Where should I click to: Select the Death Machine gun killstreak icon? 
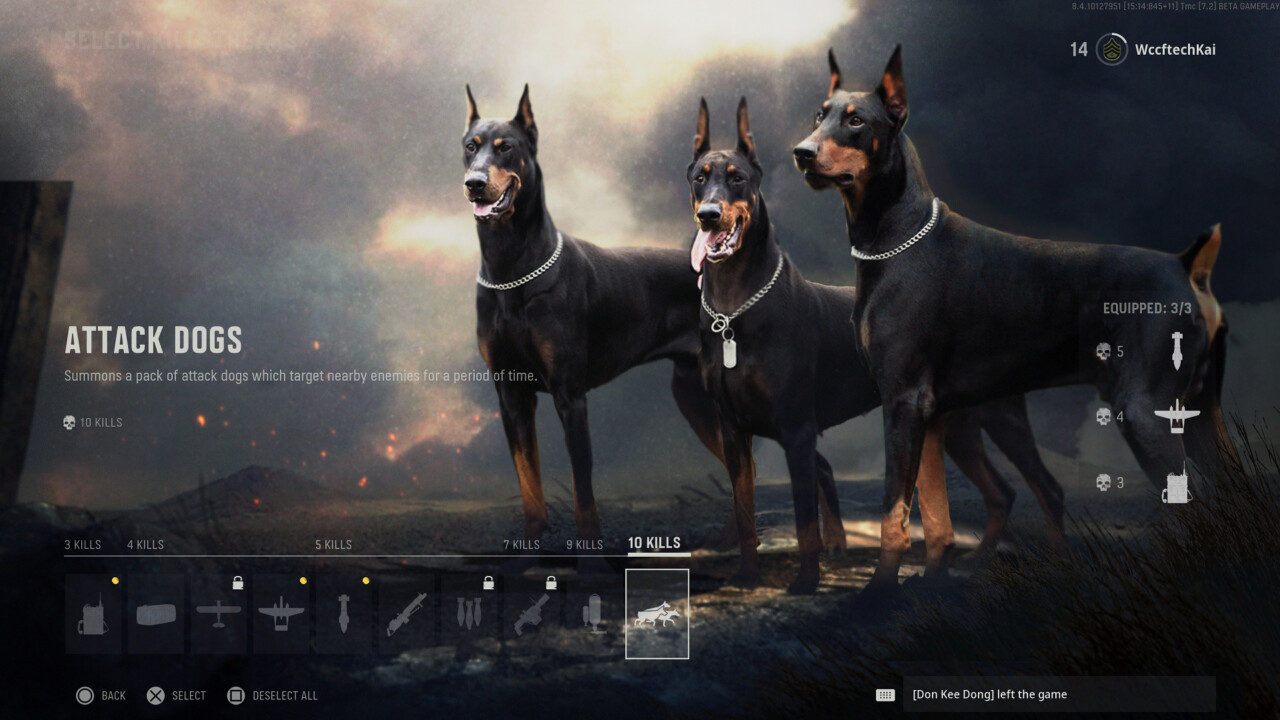click(530, 613)
